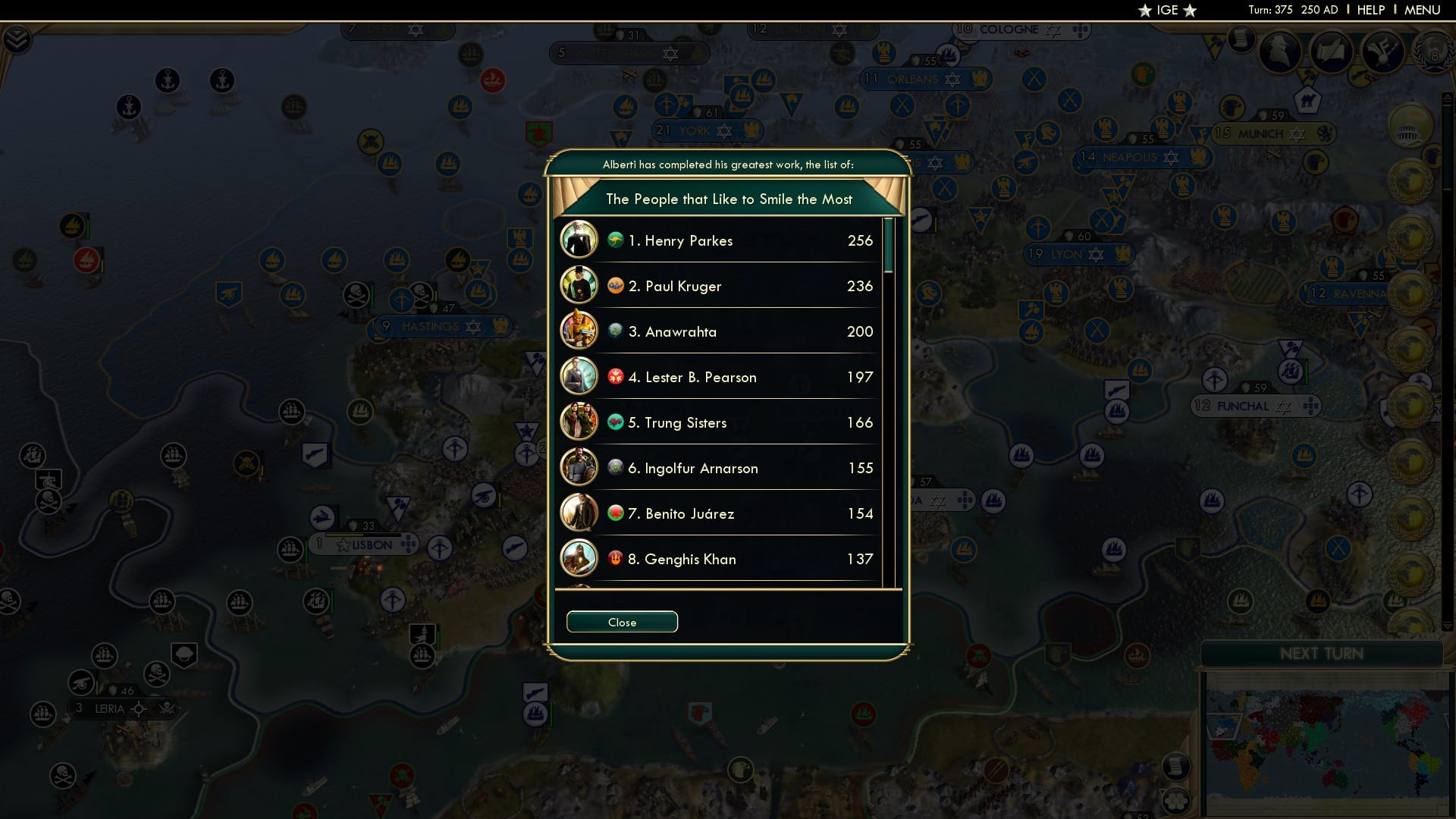Open the MENU option
The width and height of the screenshot is (1456, 819).
click(1422, 10)
